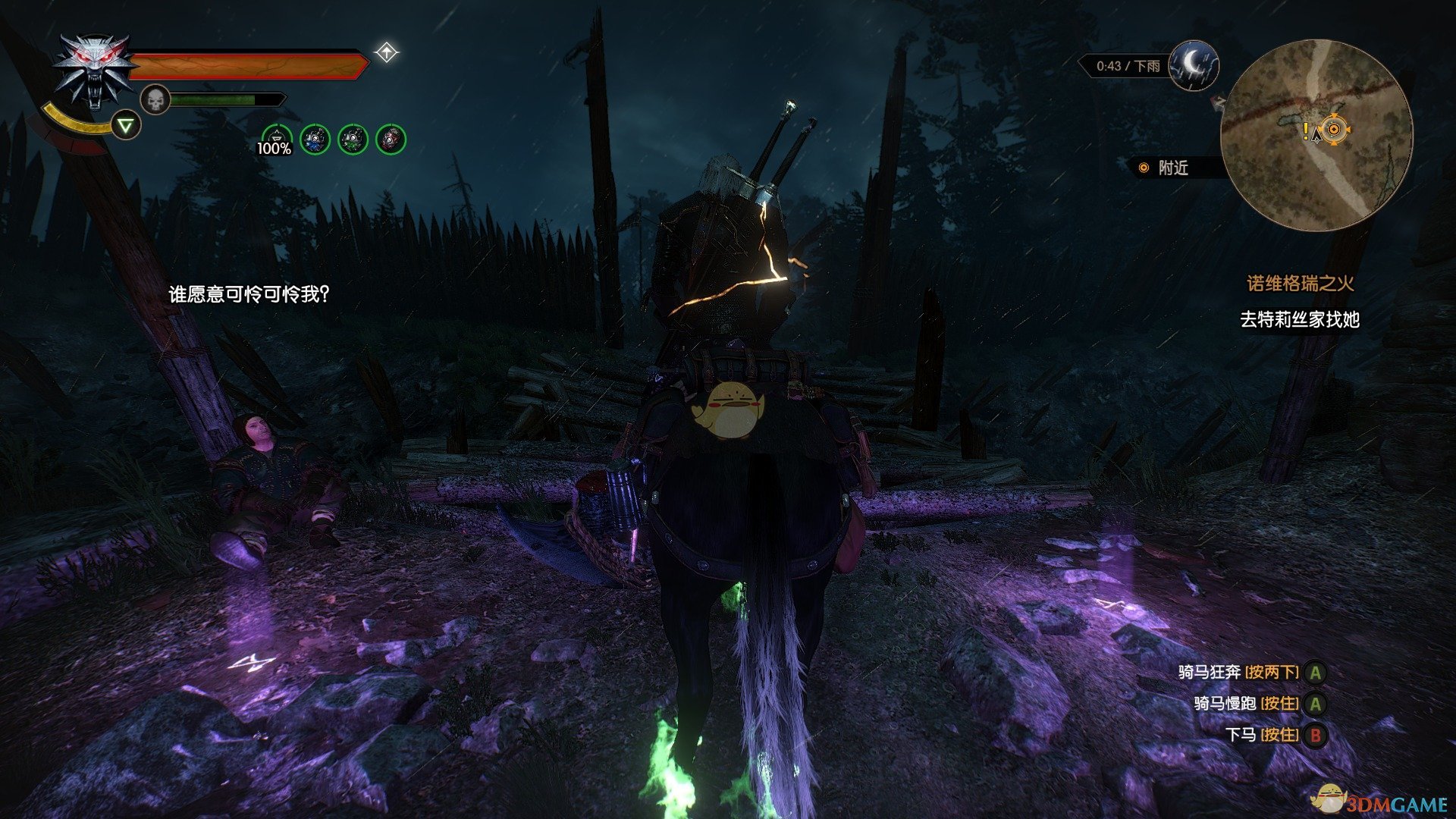Click the moon and rain weather icon
The image size is (1456, 819).
(x=1194, y=65)
